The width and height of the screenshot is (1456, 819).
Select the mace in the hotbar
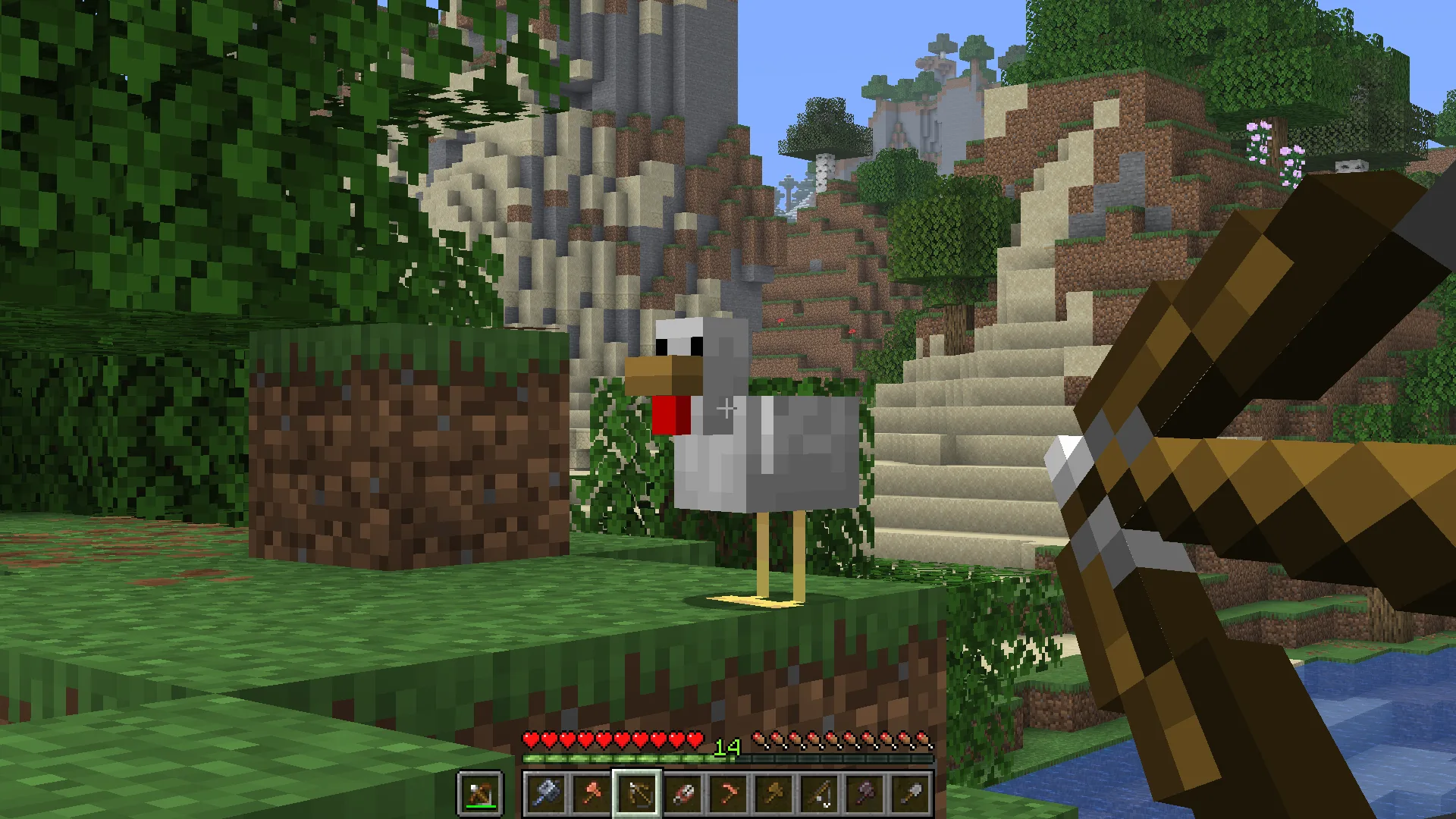(x=546, y=793)
